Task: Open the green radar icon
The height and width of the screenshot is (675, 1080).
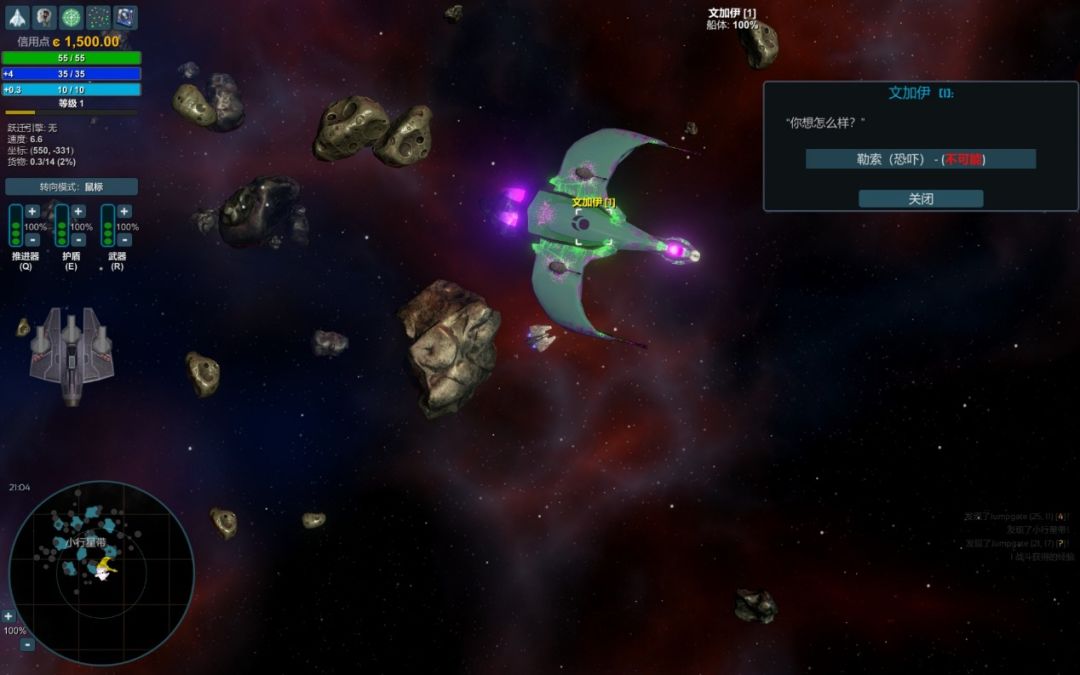Action: [x=71, y=17]
